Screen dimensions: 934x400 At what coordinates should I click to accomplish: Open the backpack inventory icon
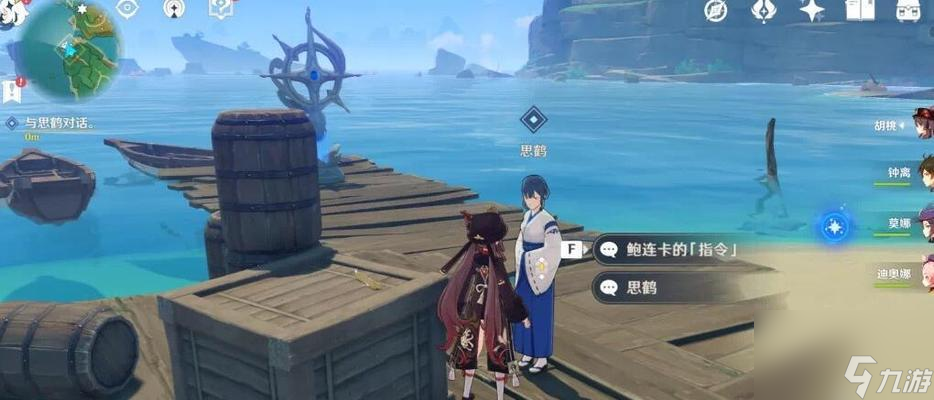[x=907, y=10]
